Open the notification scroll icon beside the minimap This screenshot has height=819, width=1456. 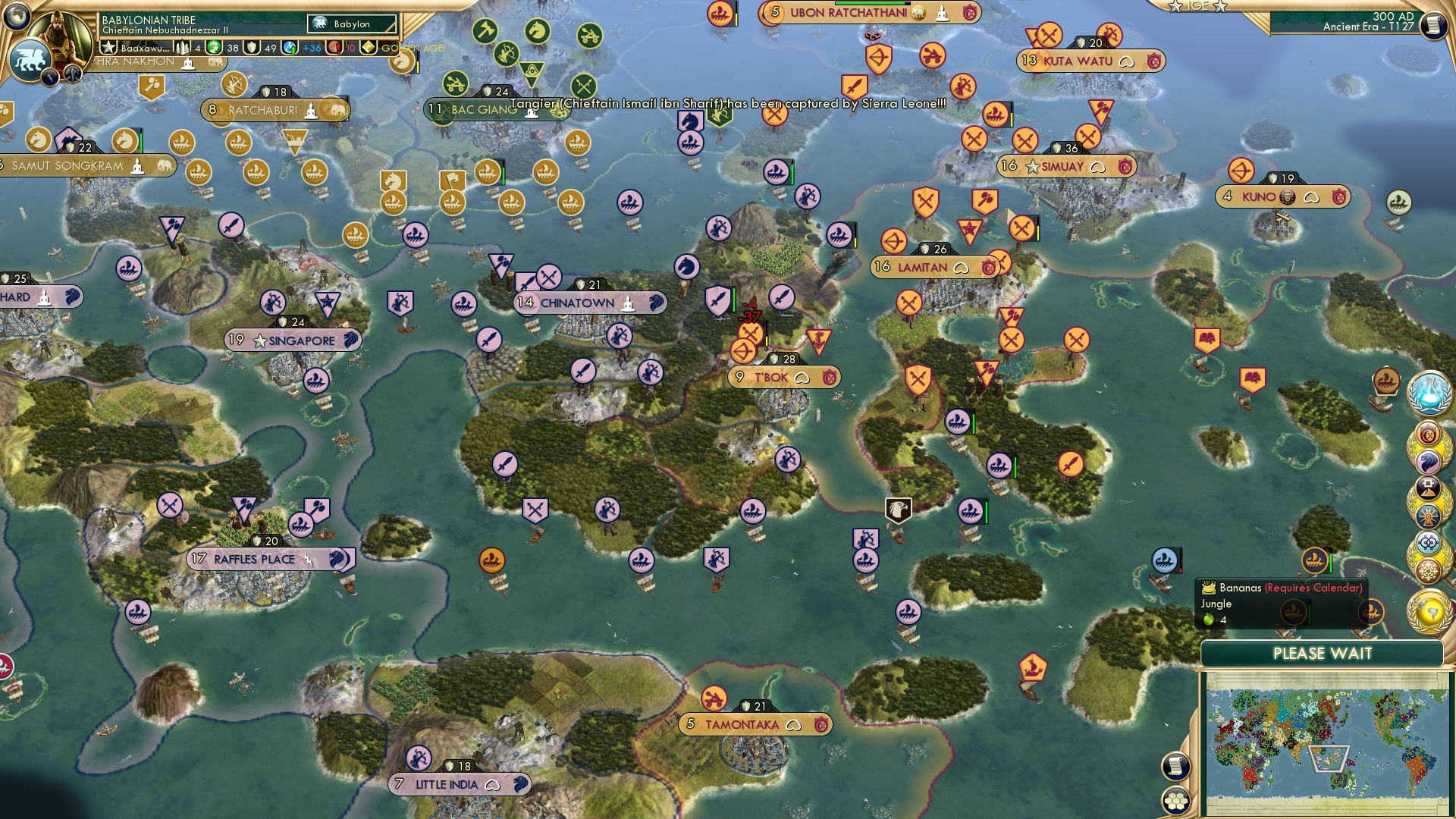point(1175,767)
